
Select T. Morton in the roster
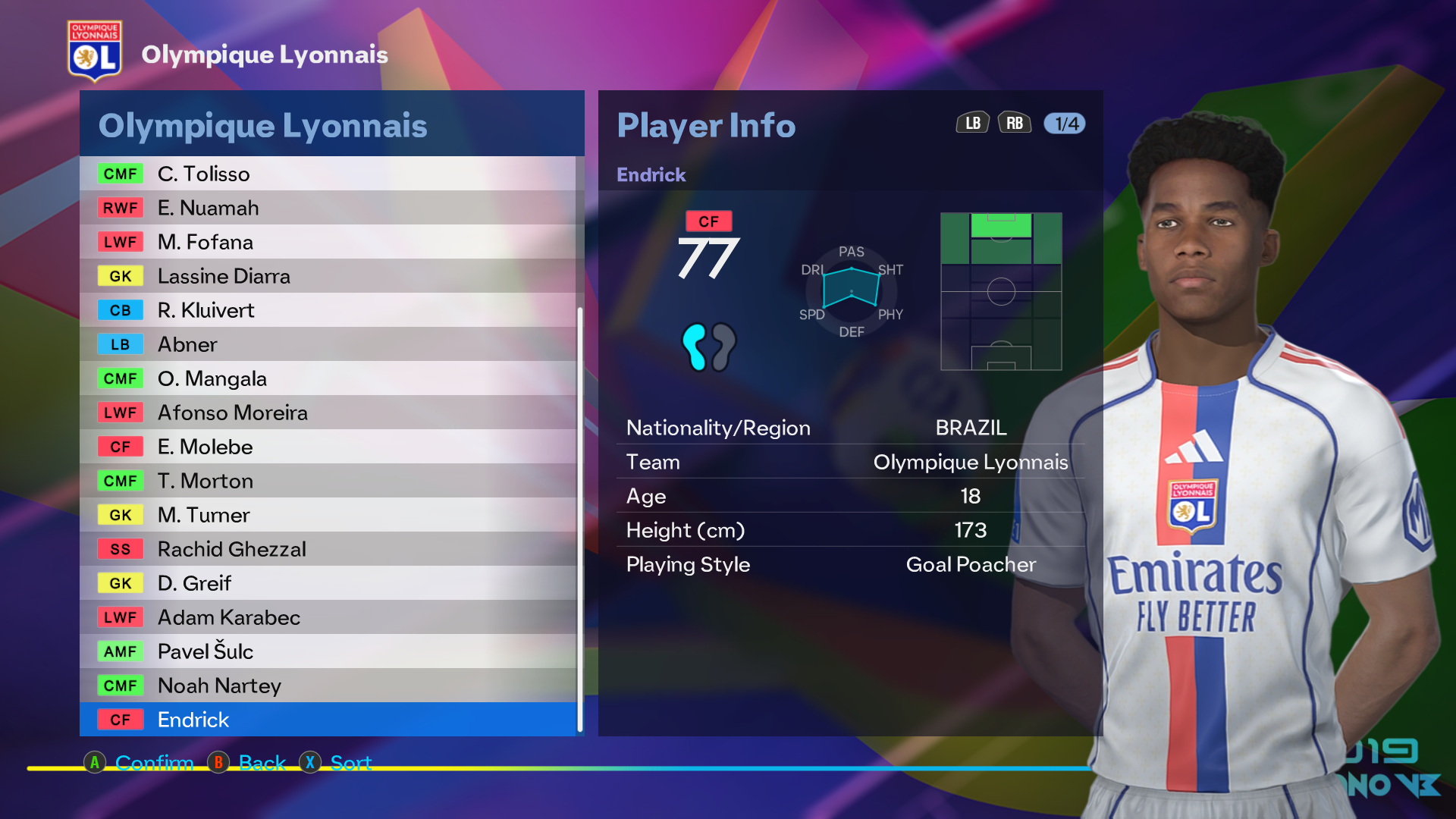tap(328, 481)
